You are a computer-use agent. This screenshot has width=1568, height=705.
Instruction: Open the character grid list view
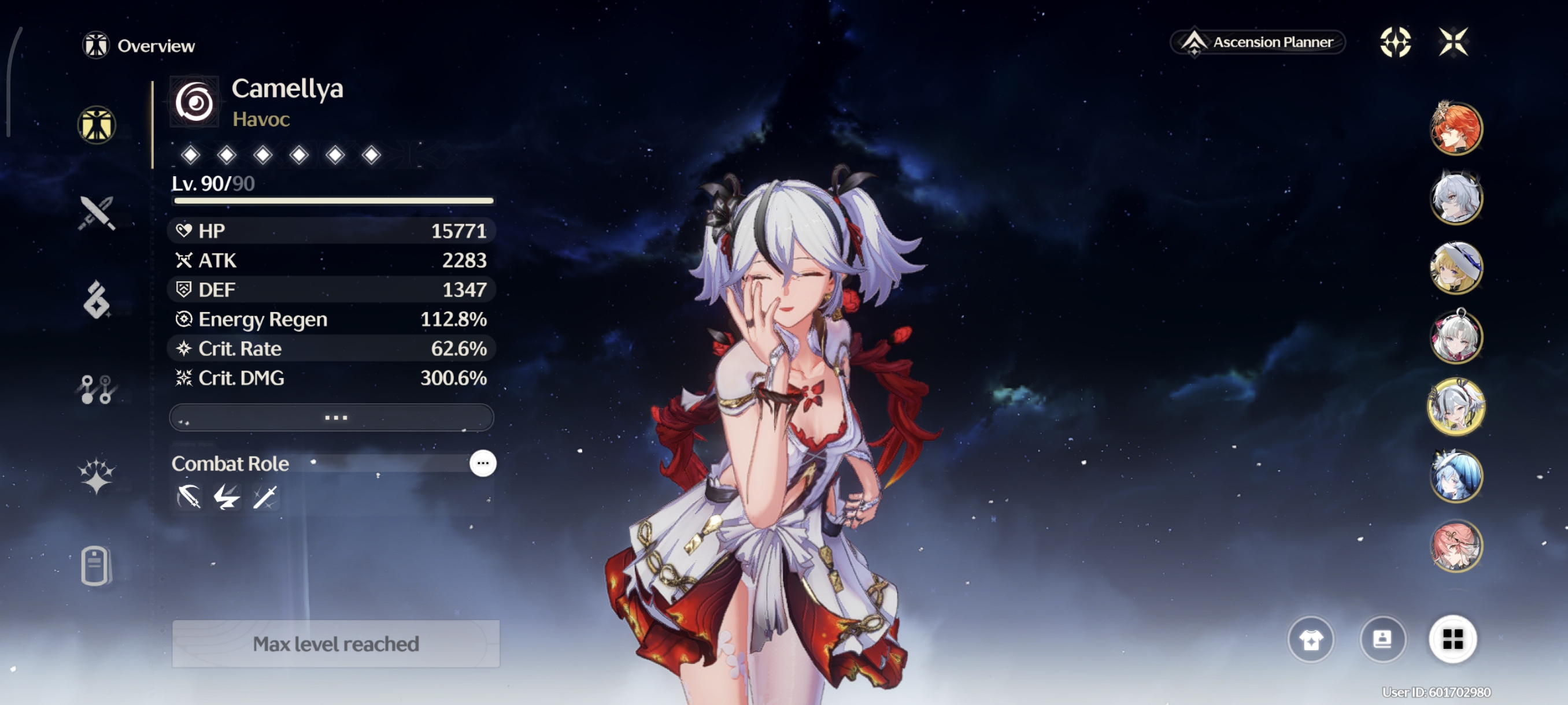(1452, 639)
